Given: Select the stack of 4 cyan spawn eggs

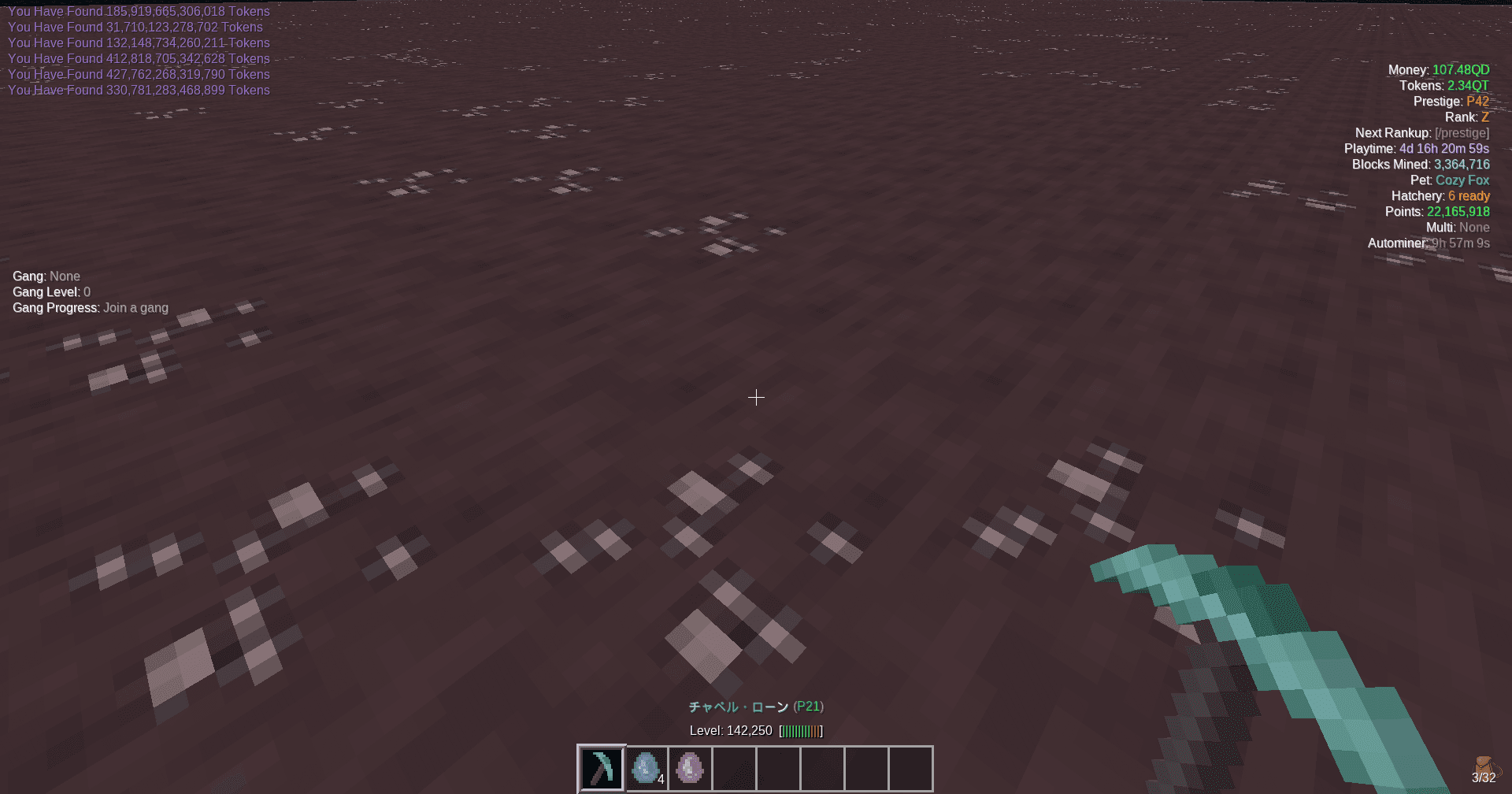Looking at the screenshot, I should click(646, 767).
